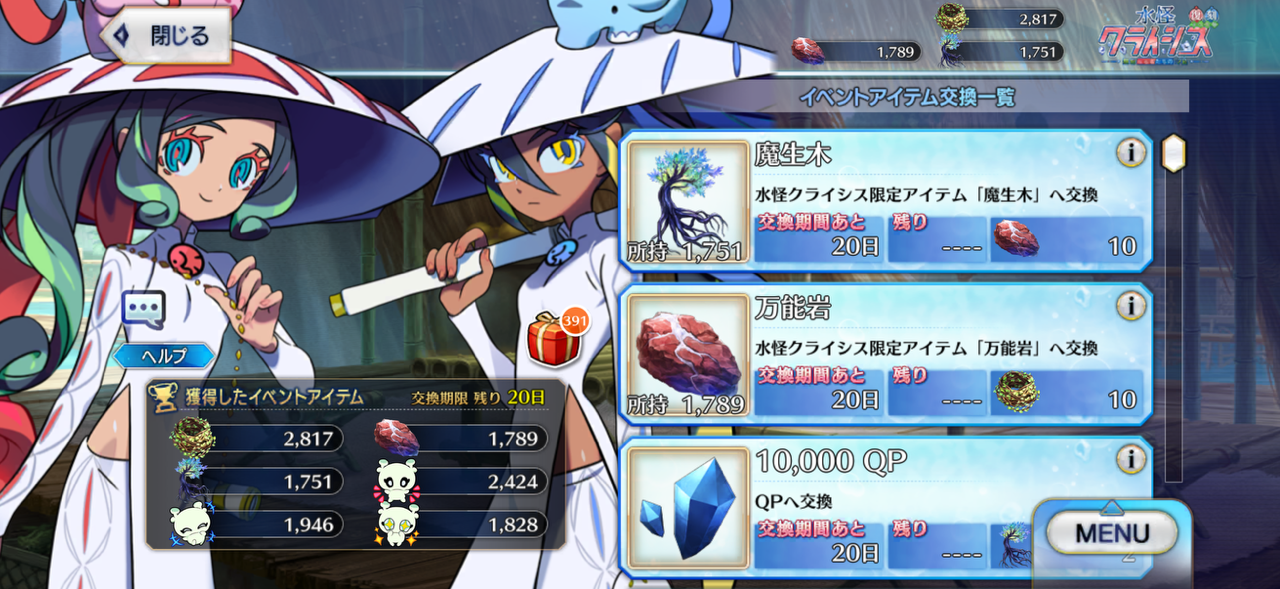Viewport: 1280px width, 589px height.
Task: Click the speech bubble chat icon
Action: tap(142, 309)
